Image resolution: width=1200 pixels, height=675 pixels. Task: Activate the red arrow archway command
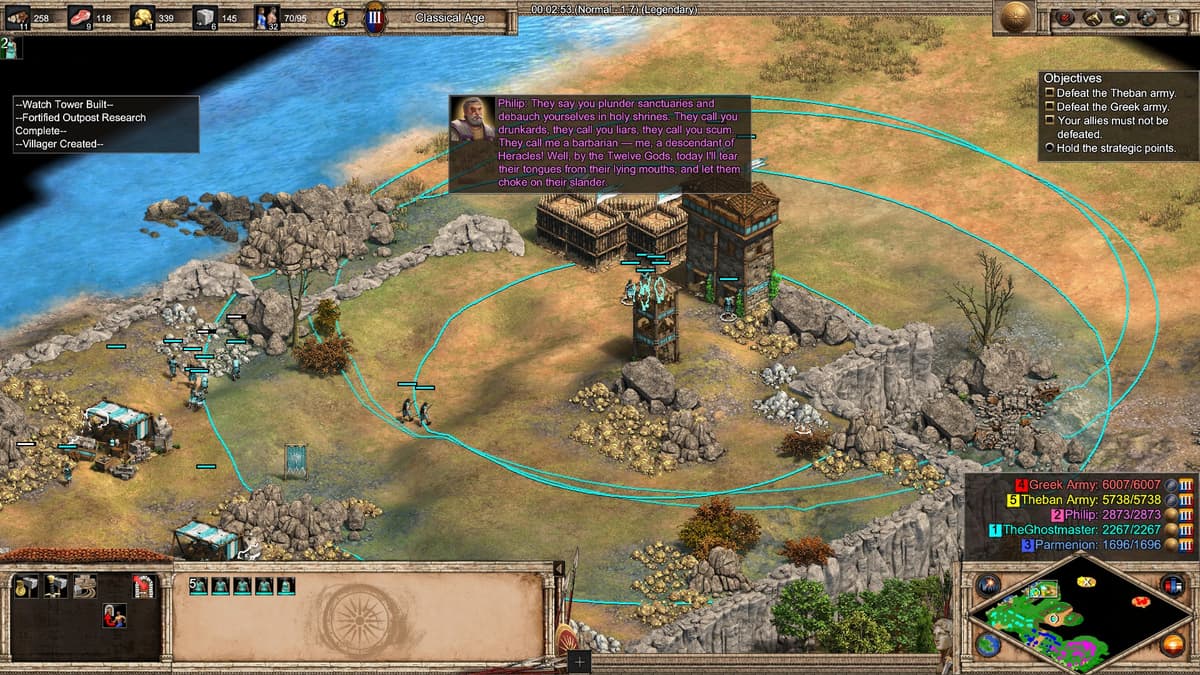[x=144, y=587]
